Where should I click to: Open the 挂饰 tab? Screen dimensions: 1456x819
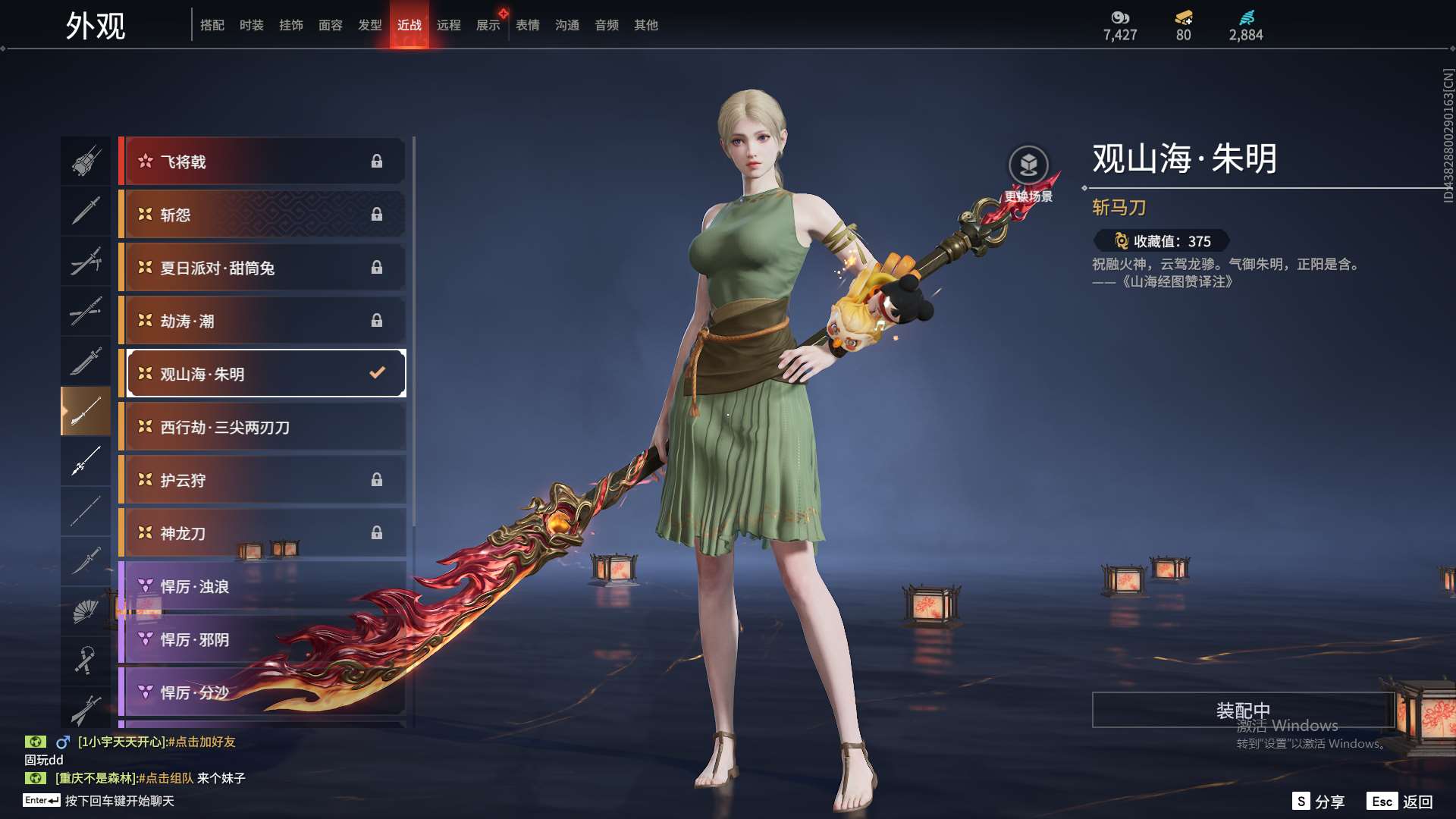[x=290, y=25]
